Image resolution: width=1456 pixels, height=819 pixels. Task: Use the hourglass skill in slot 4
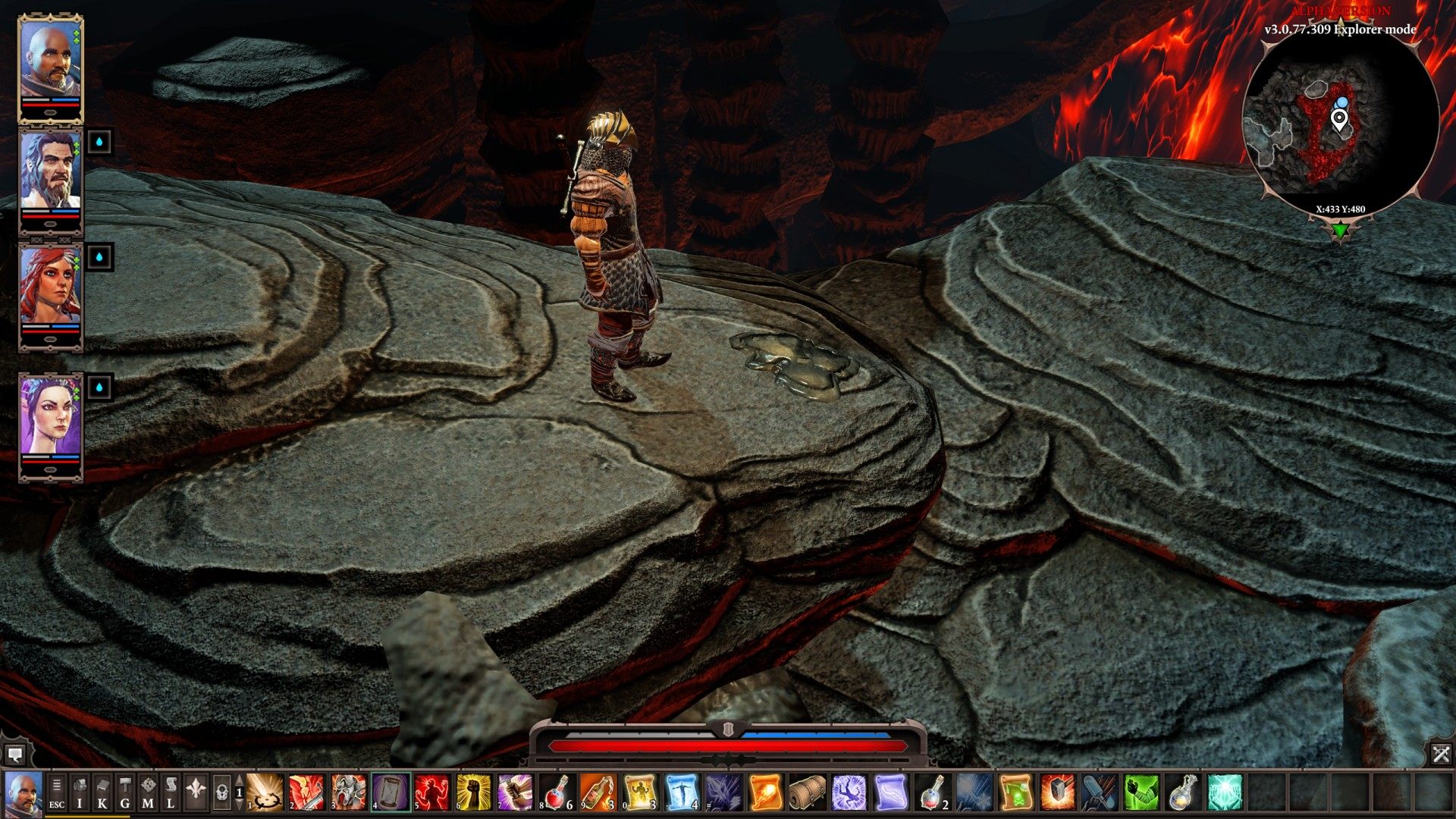(x=391, y=792)
